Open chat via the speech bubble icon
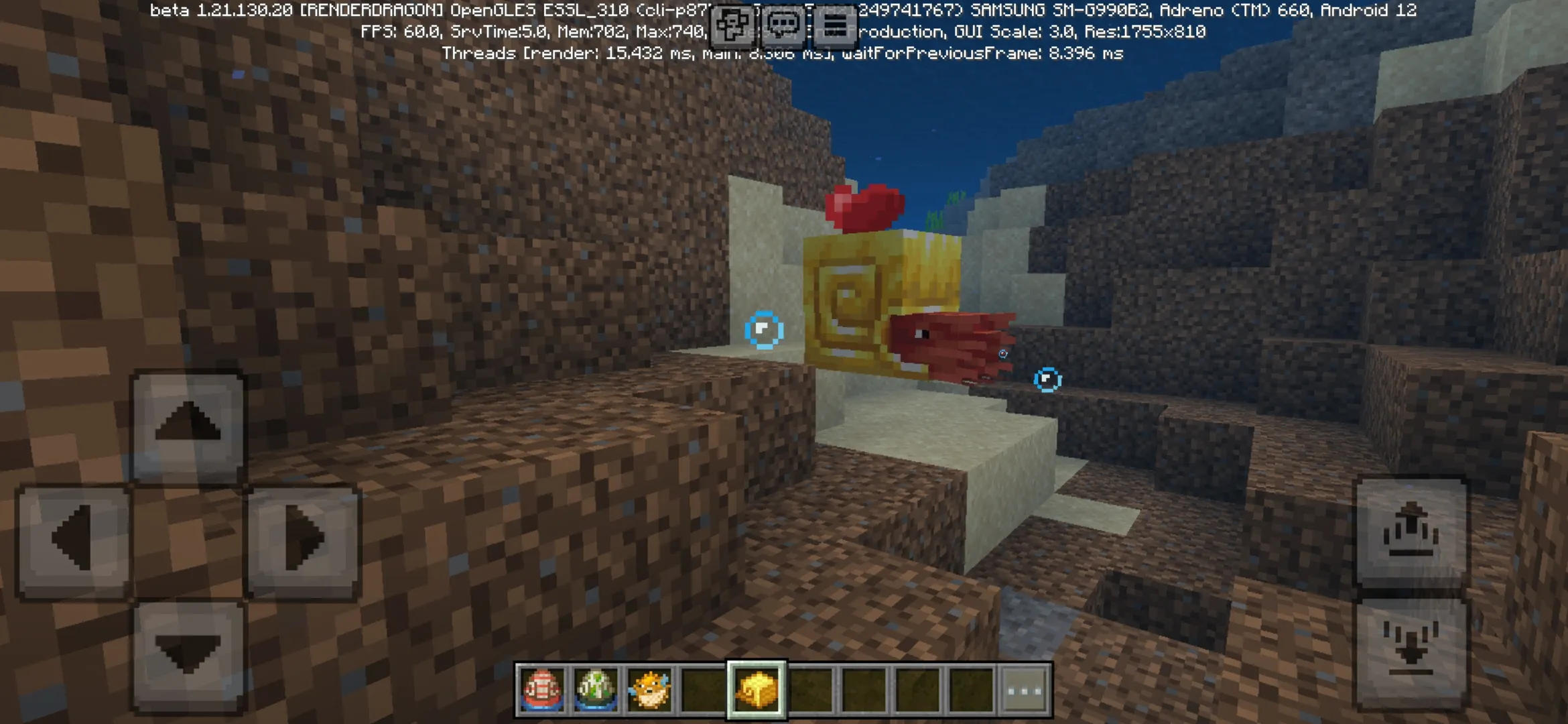The width and height of the screenshot is (1568, 724). (784, 22)
